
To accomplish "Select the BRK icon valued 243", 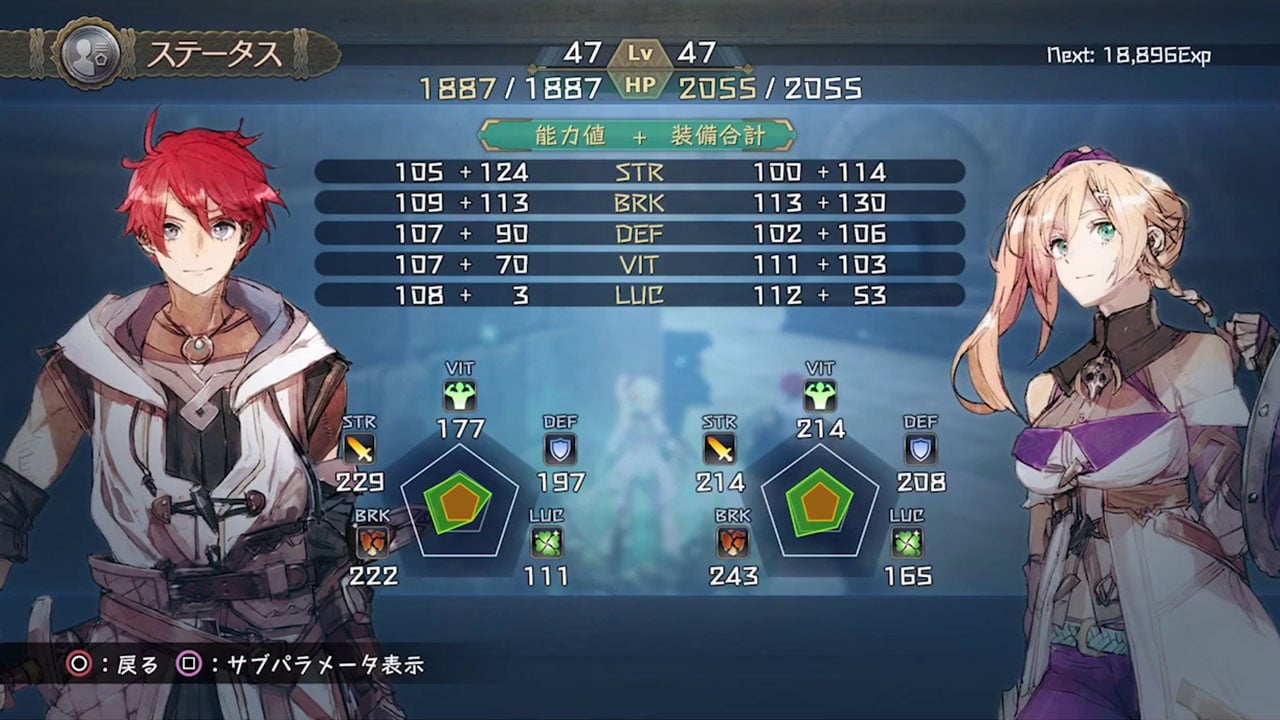I will point(733,542).
